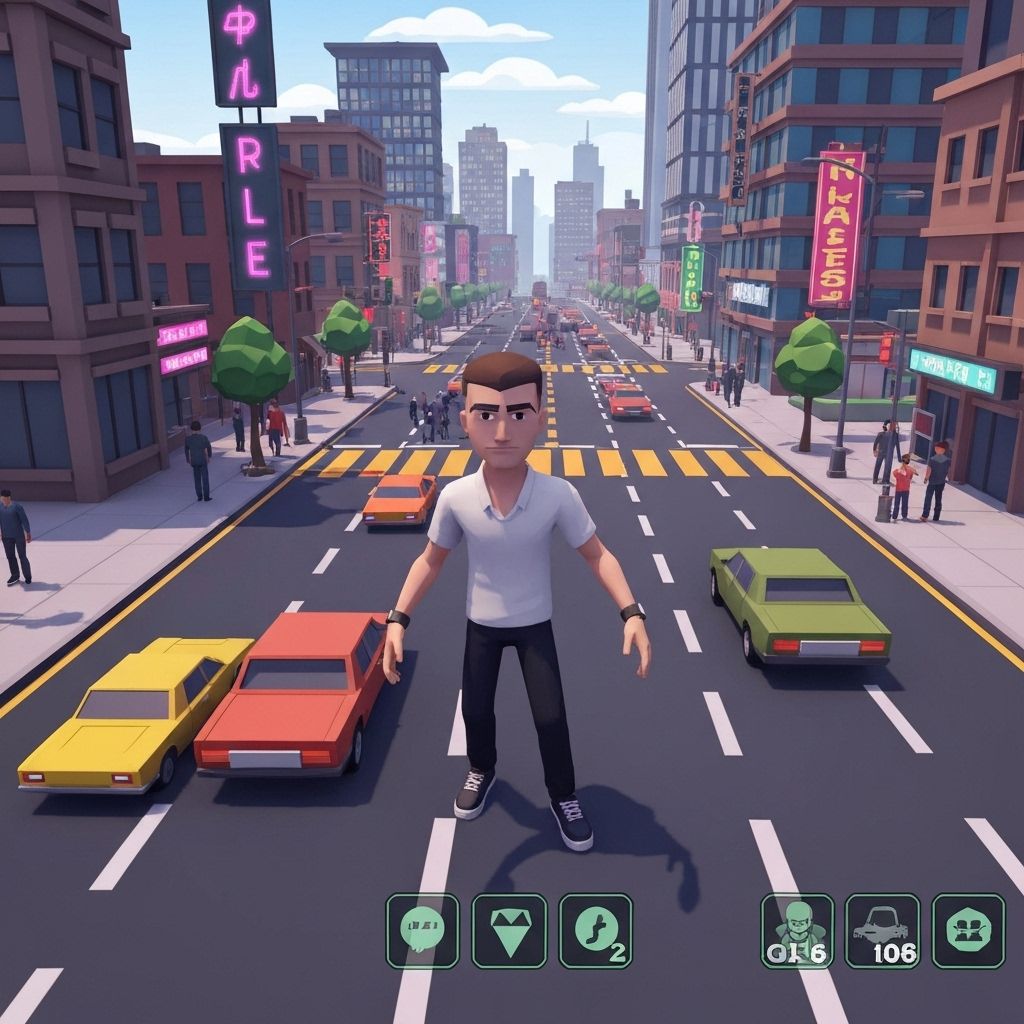This screenshot has height=1024, width=1024.
Task: Open the character portrait icon
Action: click(x=797, y=930)
